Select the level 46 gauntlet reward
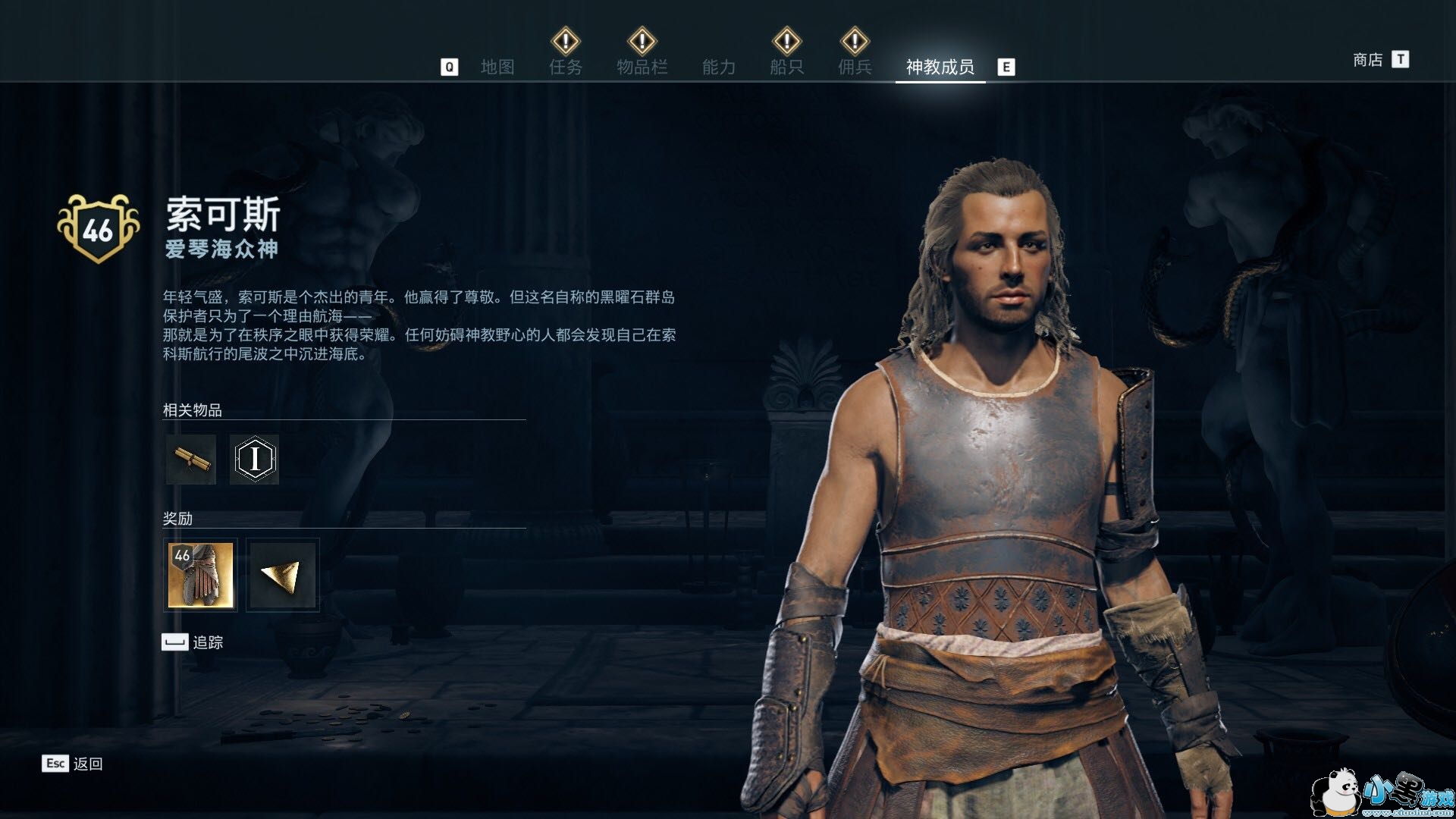Image resolution: width=1456 pixels, height=819 pixels. pos(200,575)
